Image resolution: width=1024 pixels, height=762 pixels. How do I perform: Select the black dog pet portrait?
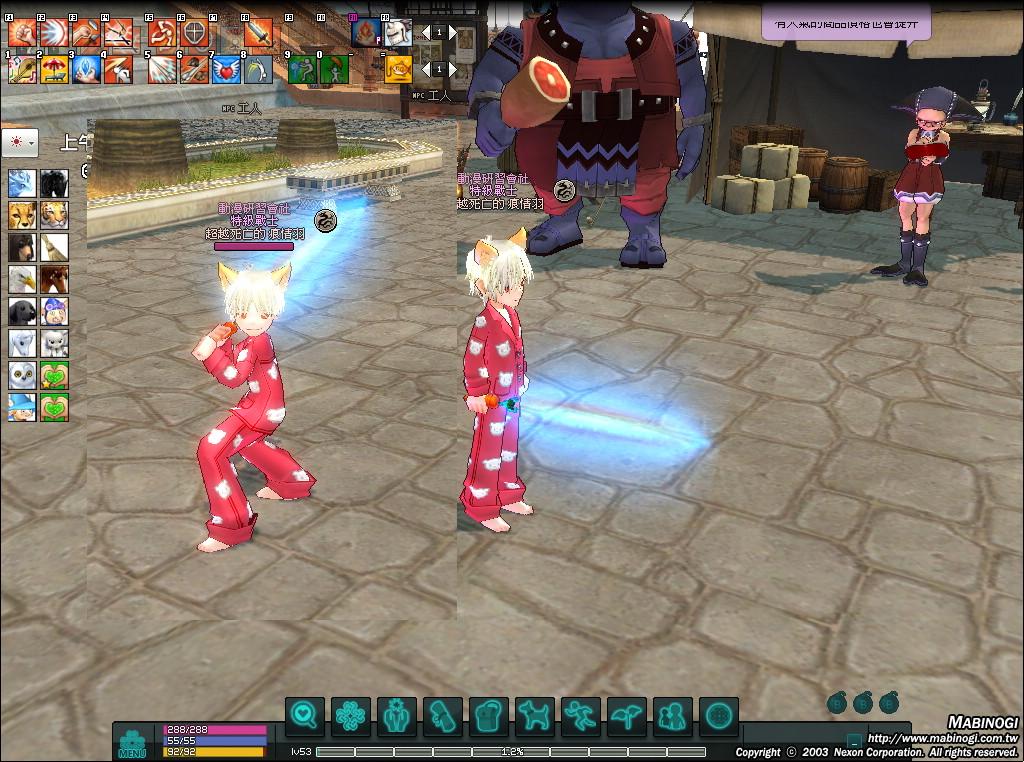click(x=22, y=311)
